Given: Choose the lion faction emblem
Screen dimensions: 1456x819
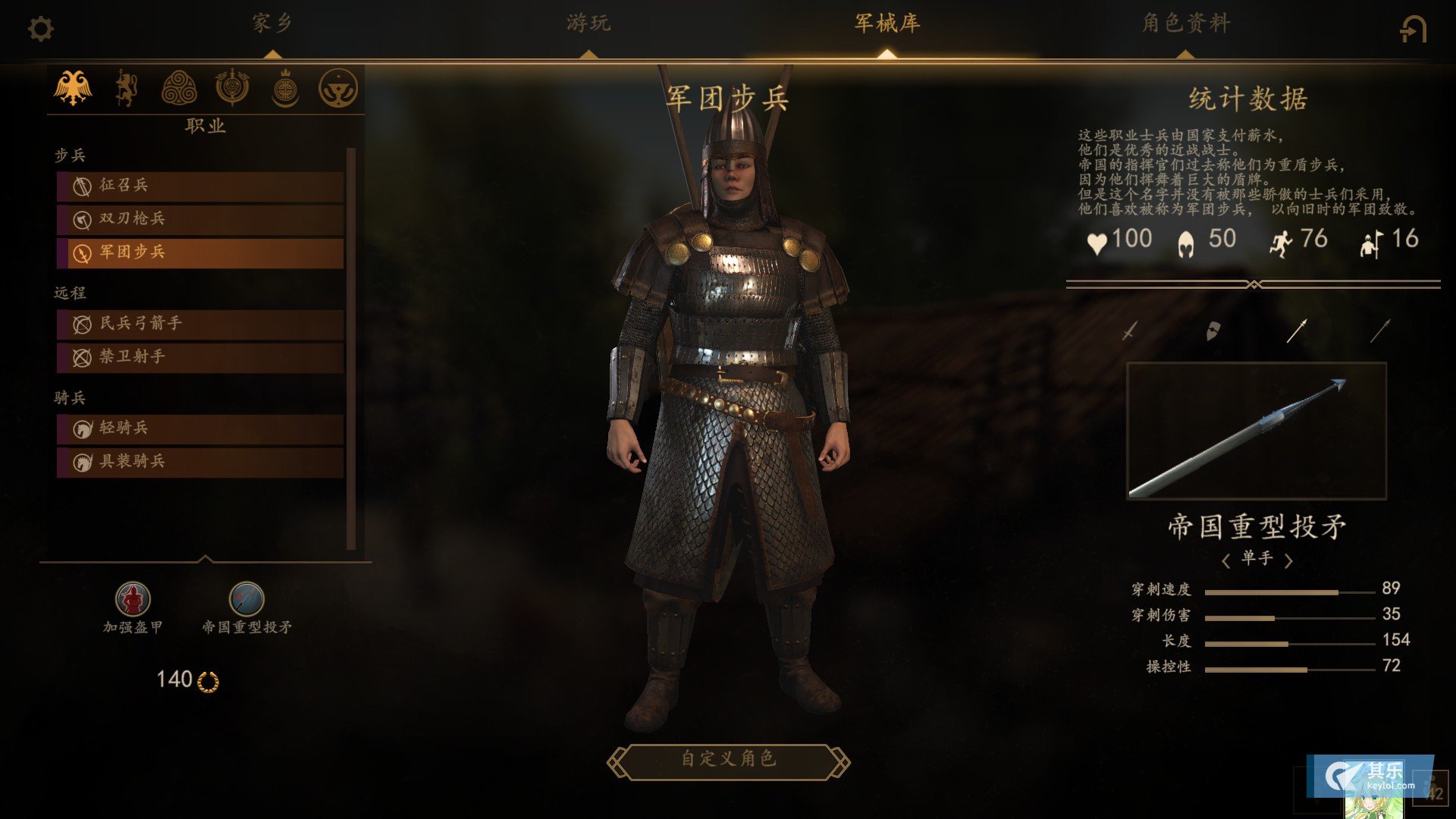Looking at the screenshot, I should coord(126,88).
